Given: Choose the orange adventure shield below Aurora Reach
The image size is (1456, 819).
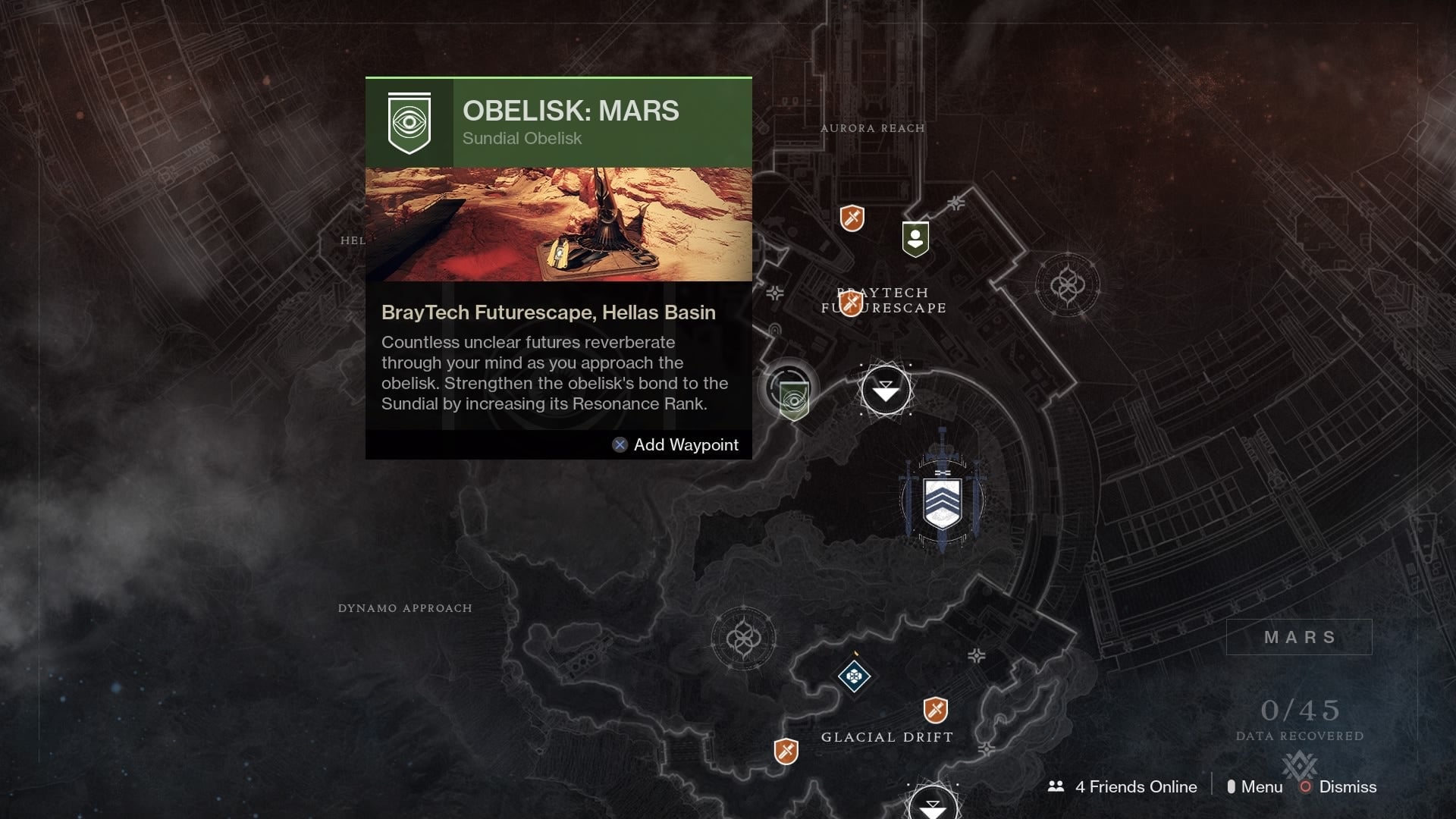Looking at the screenshot, I should pos(852,218).
